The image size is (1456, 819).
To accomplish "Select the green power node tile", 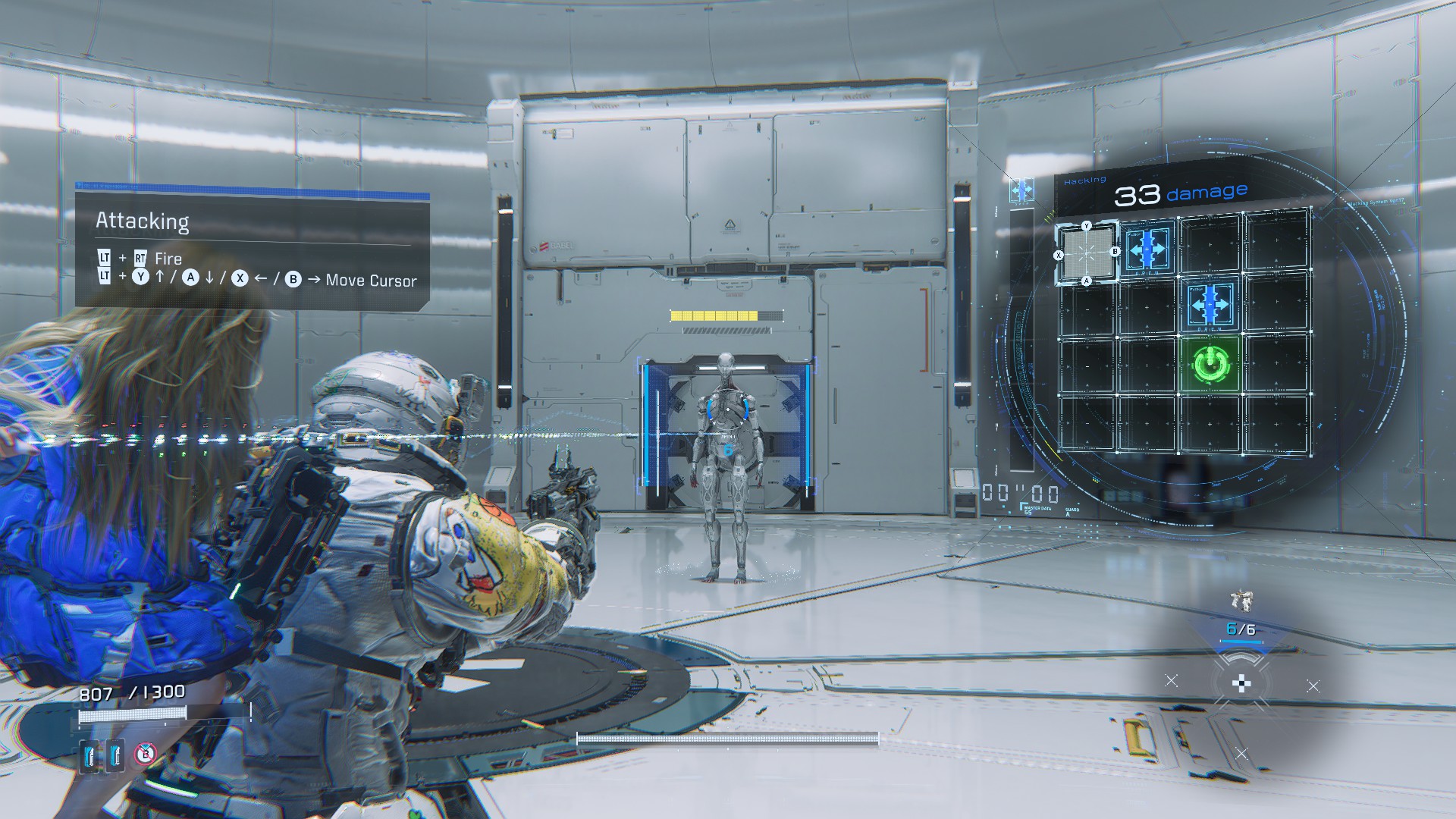I will tap(1209, 365).
